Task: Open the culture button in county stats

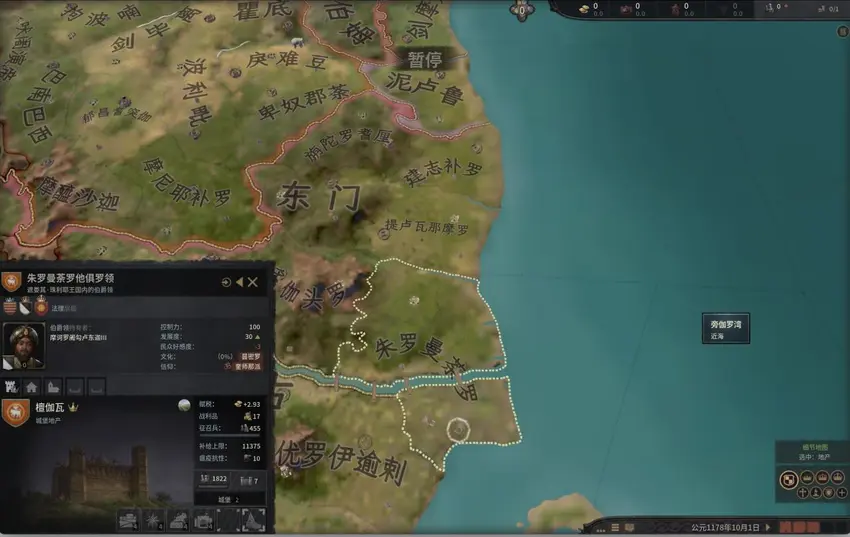Action: (249, 356)
